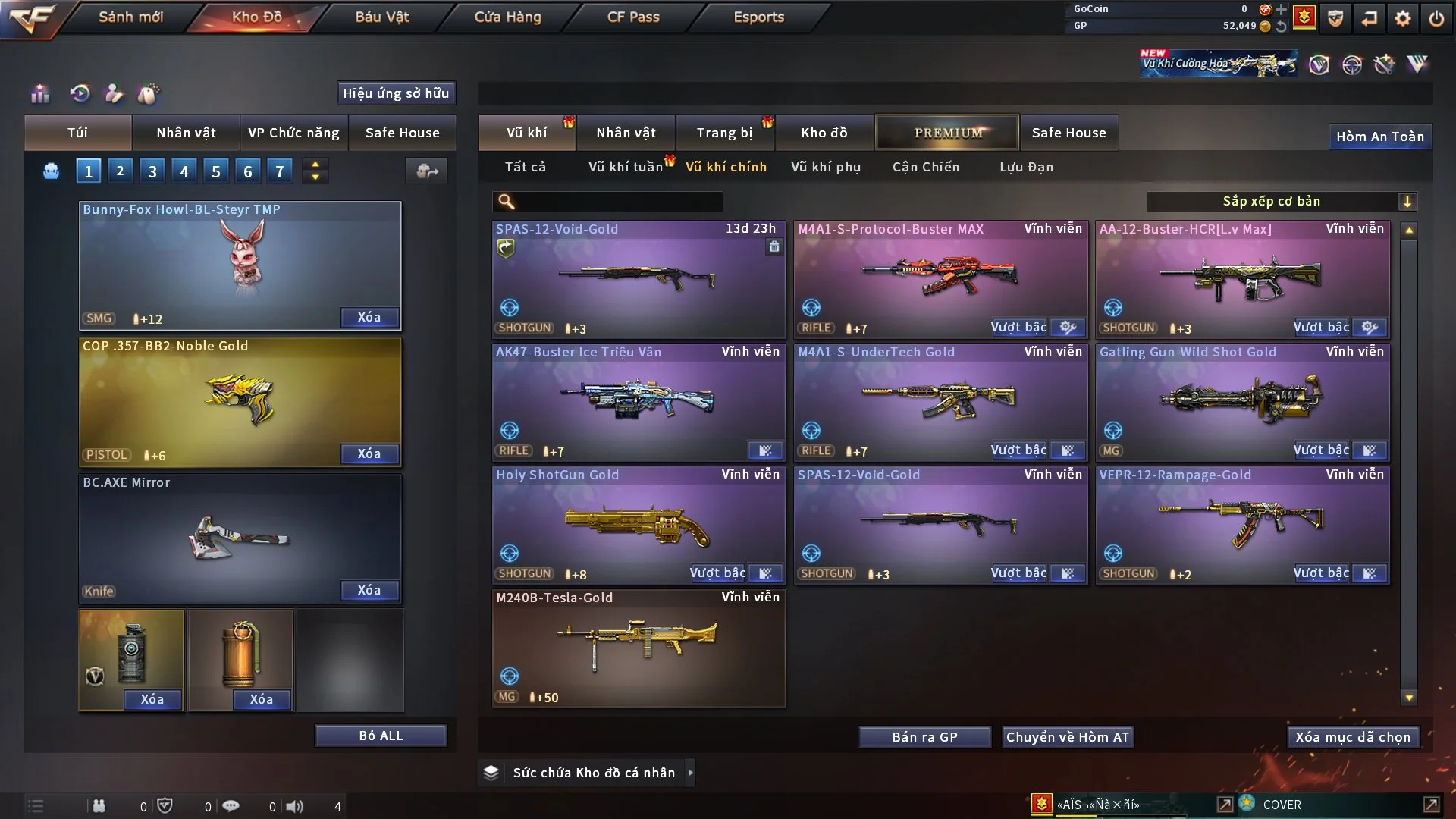Click Bỏ ALL to unequip everything
The width and height of the screenshot is (1456, 819).
coord(381,736)
